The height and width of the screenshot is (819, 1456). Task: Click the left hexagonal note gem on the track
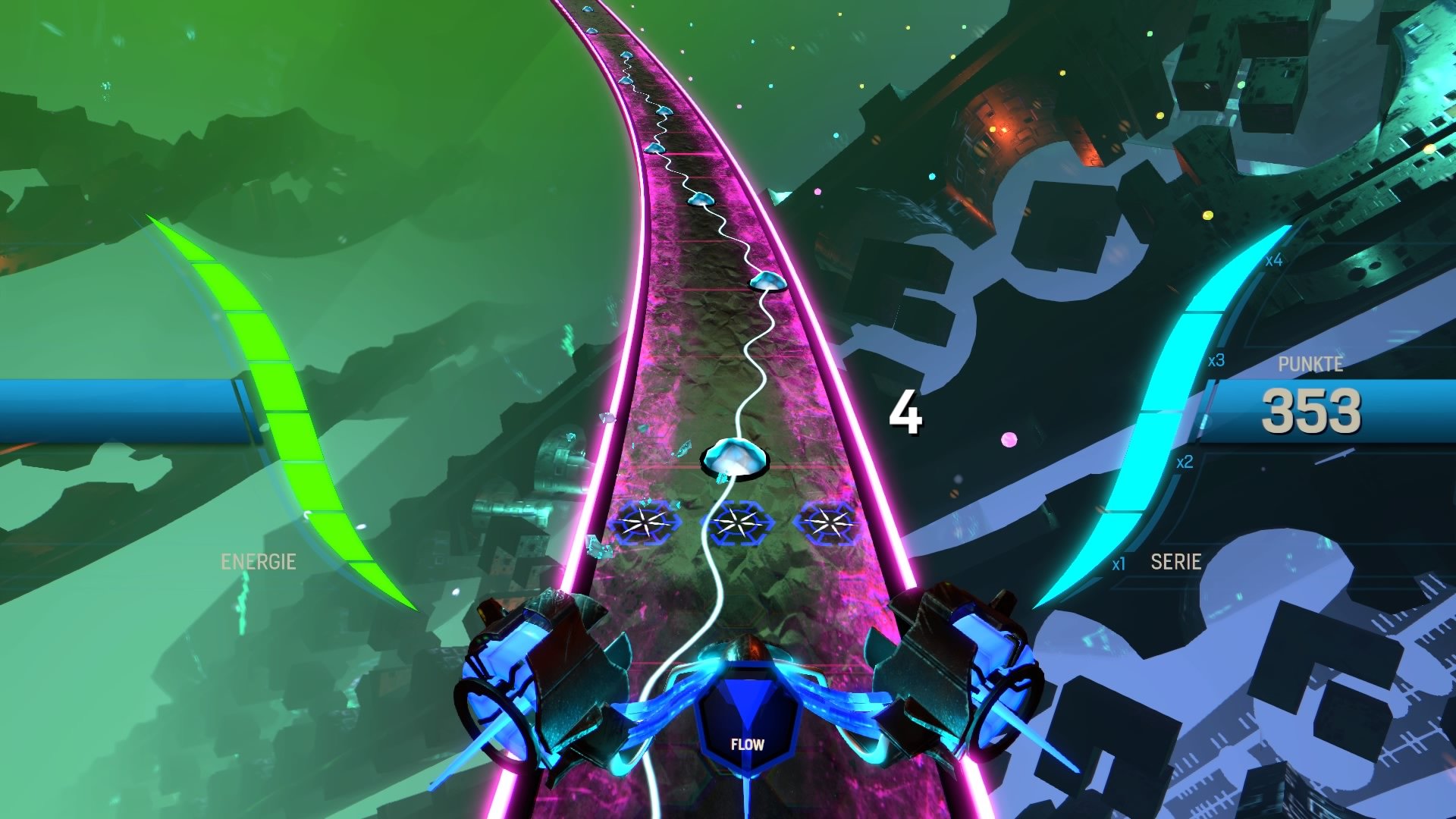coord(645,521)
